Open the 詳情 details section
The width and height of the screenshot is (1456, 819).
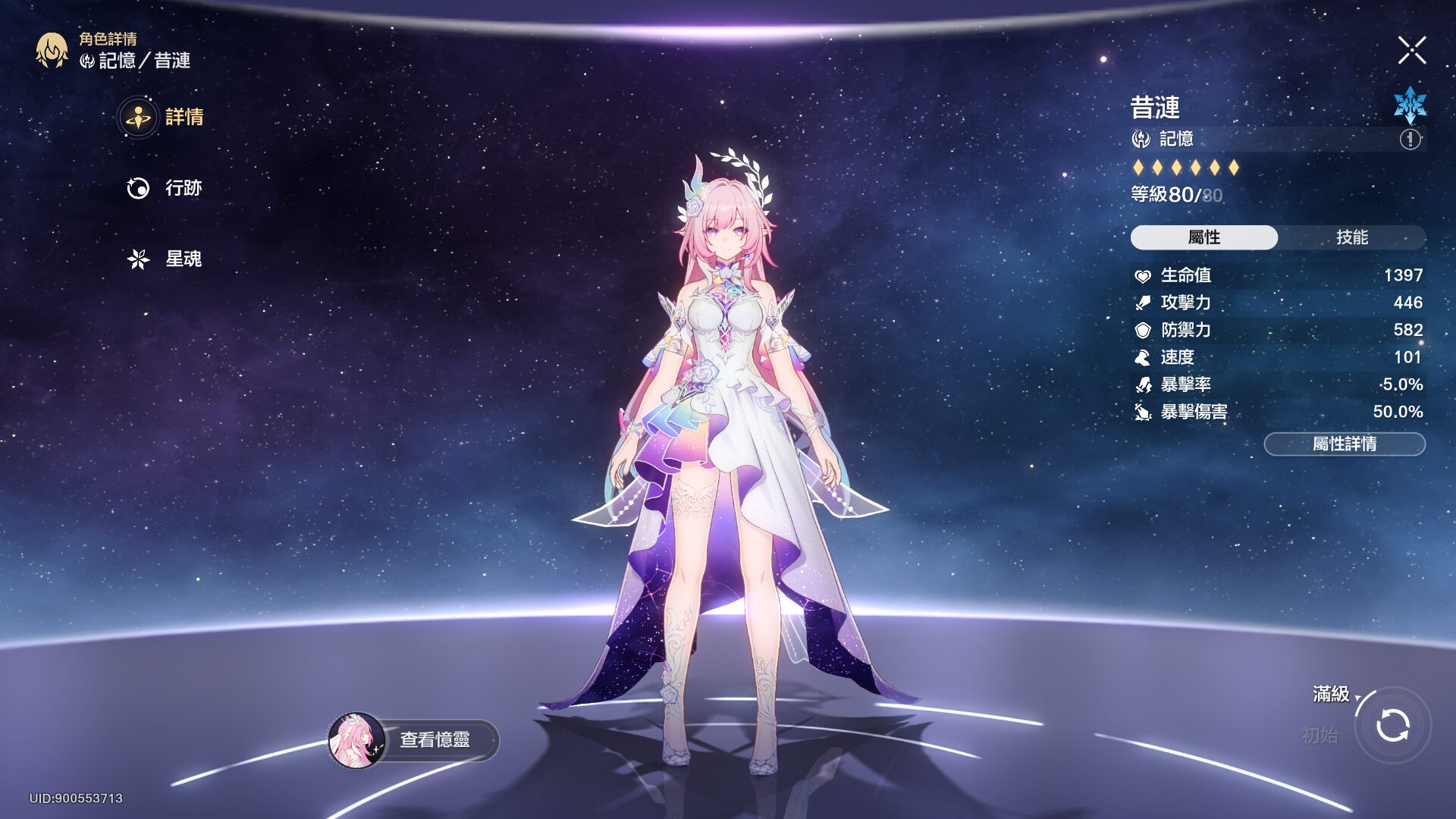point(162,118)
